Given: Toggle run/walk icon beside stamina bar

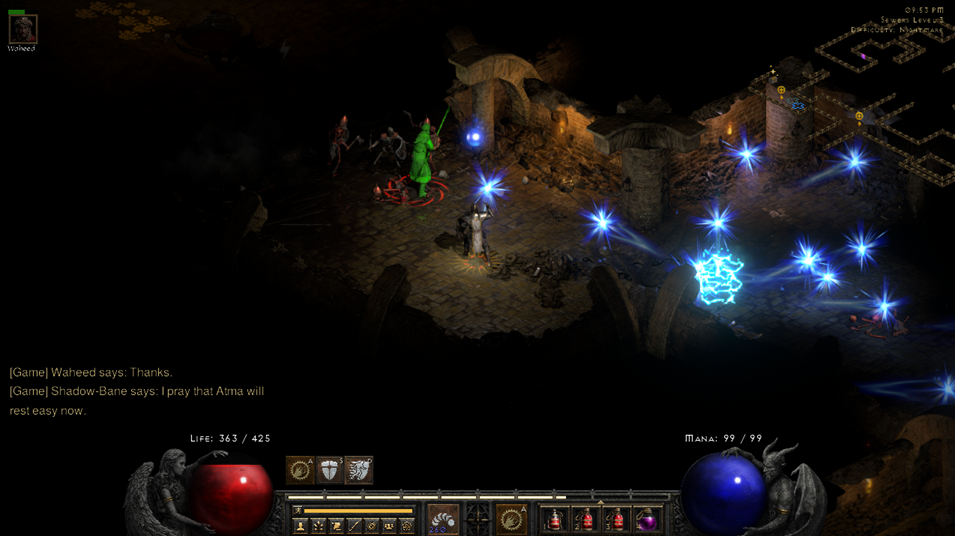Looking at the screenshot, I should tap(297, 511).
